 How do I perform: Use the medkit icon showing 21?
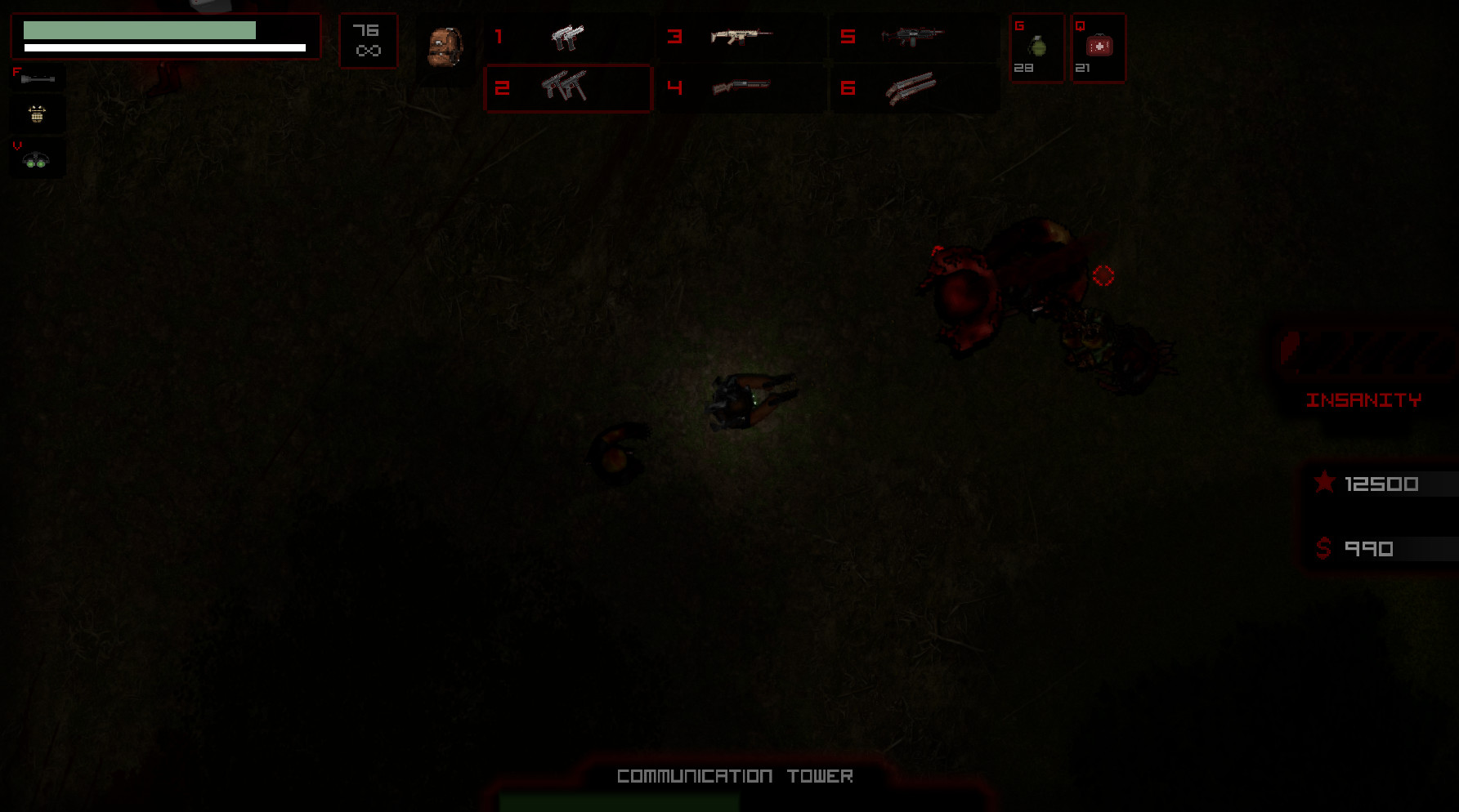coord(1098,47)
